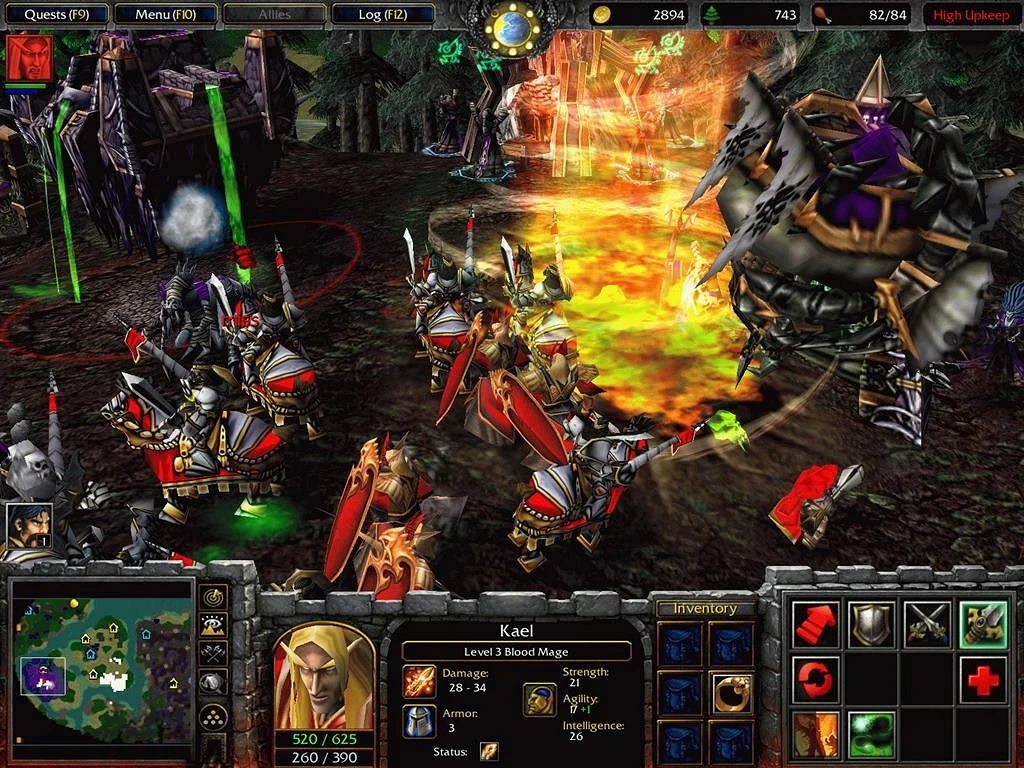The height and width of the screenshot is (768, 1024).
Task: Select the gold ring inventory item
Action: tap(732, 693)
